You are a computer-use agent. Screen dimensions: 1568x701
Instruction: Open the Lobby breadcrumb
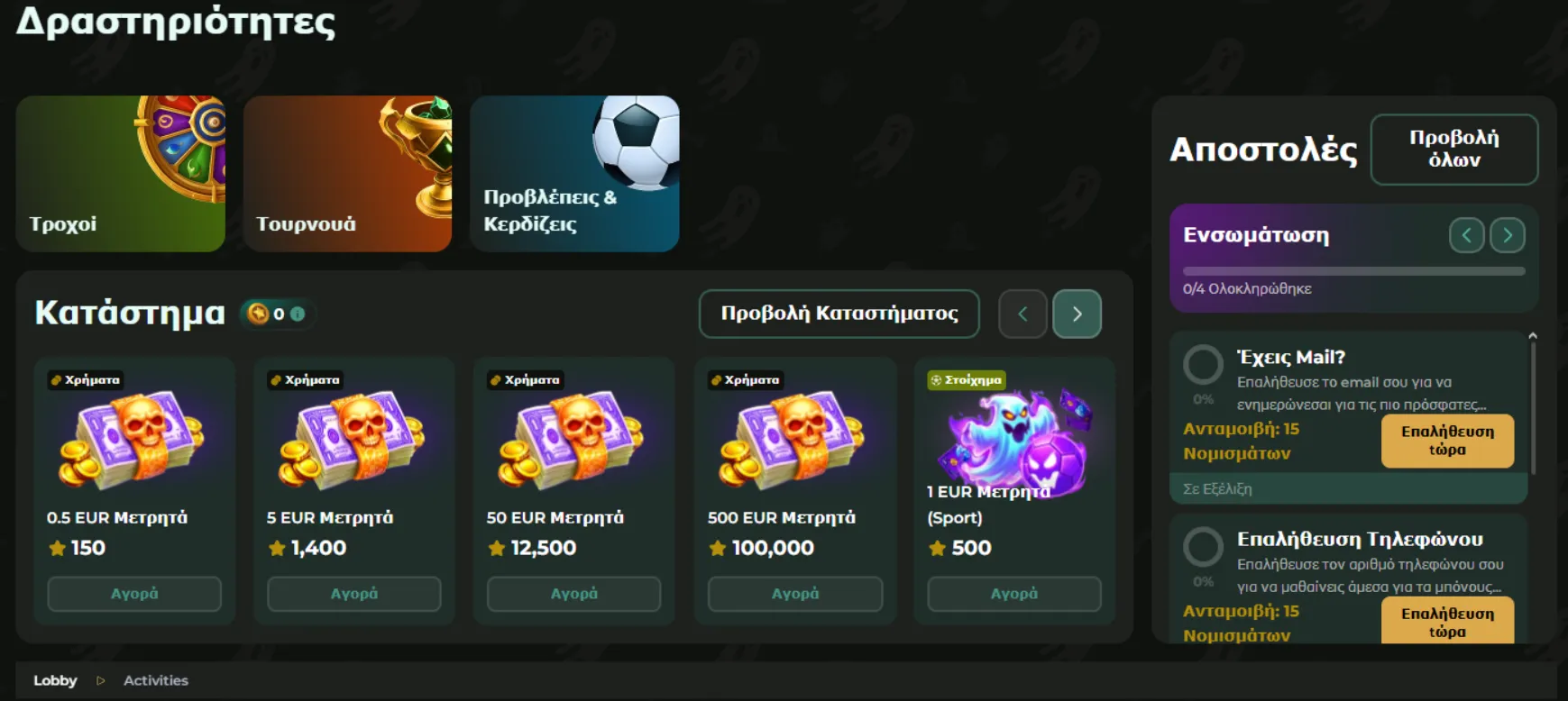coord(56,680)
